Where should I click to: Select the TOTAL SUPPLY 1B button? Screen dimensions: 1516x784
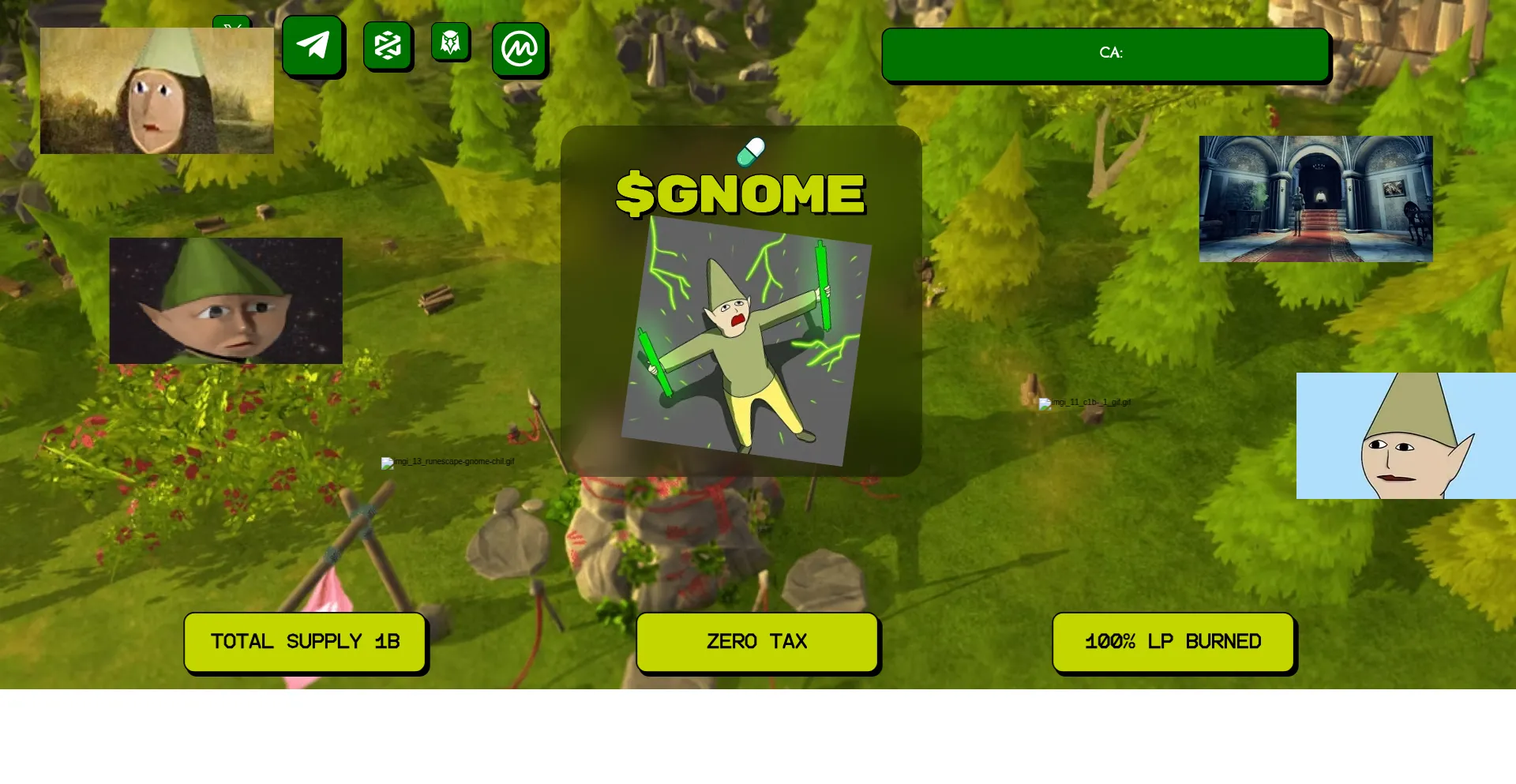305,642
